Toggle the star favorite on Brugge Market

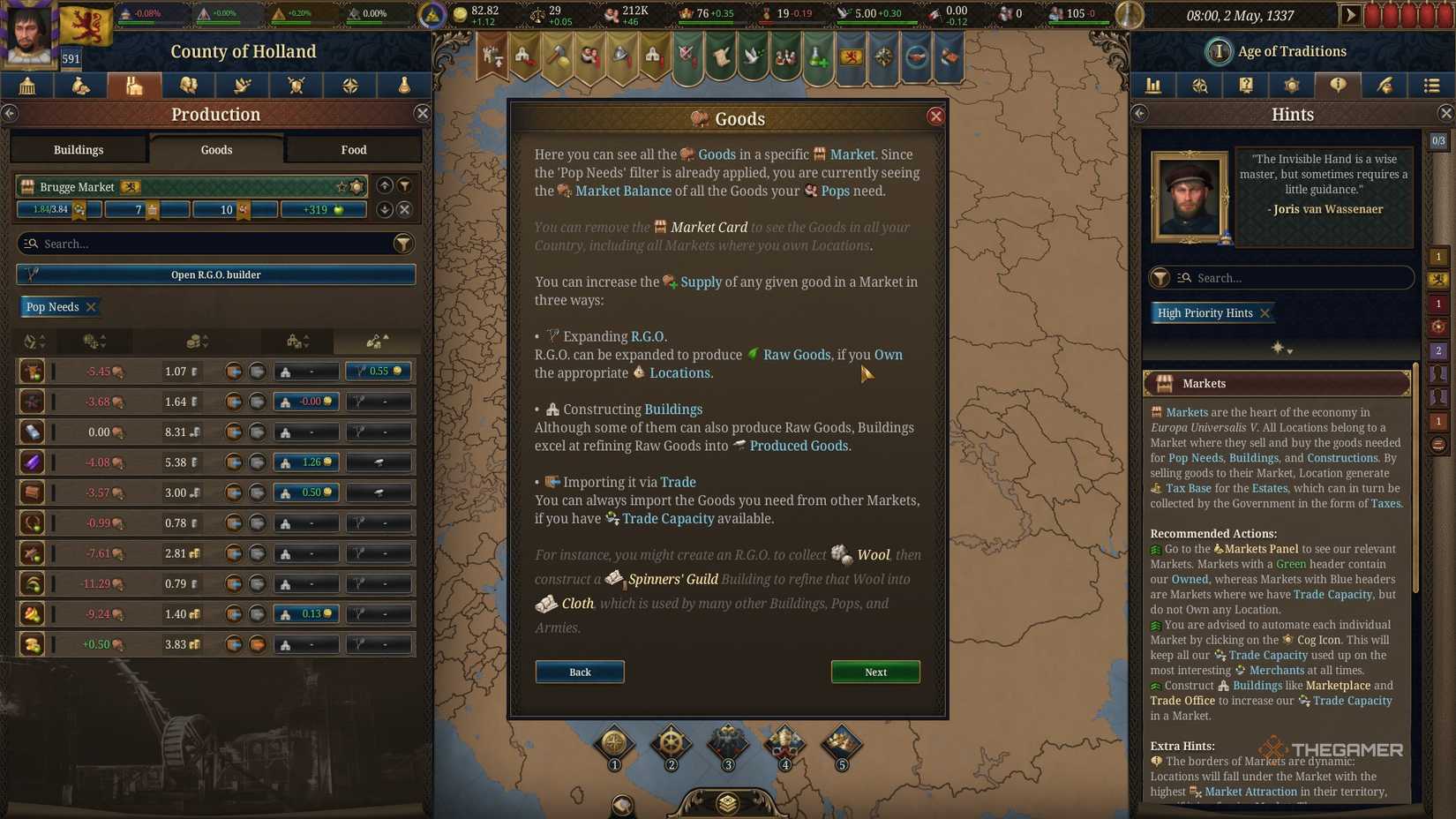click(341, 186)
